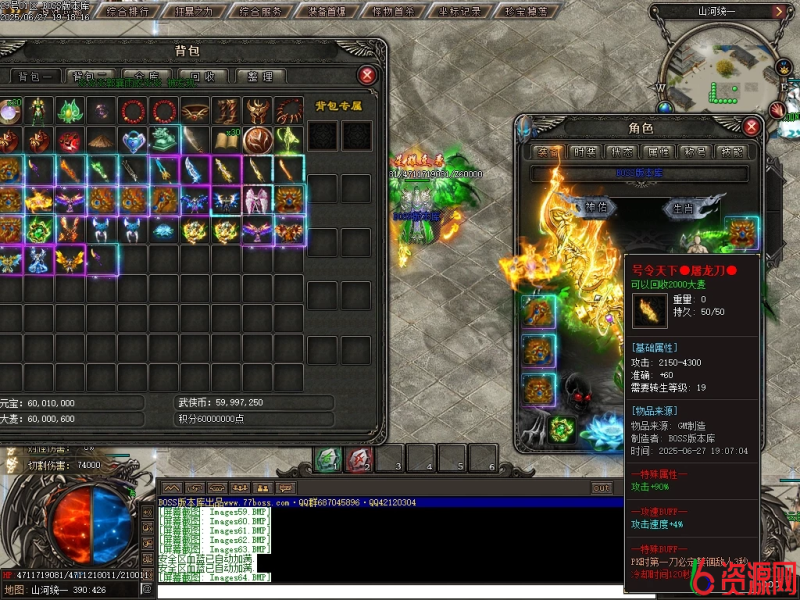Select the 整理 sort tab in backpack
Image resolution: width=800 pixels, height=600 pixels.
(260, 76)
